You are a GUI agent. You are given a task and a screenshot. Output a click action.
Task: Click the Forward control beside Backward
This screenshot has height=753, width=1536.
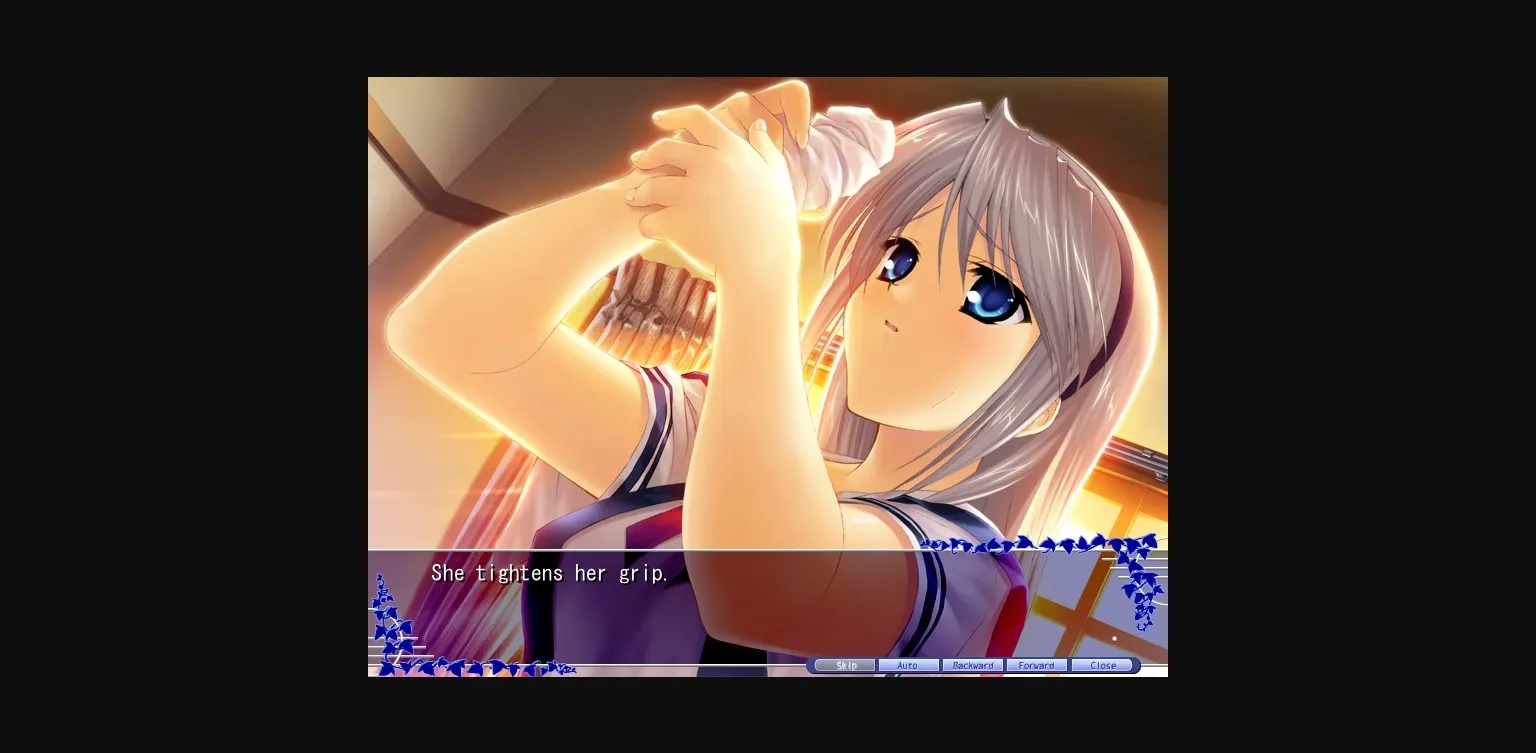(1035, 665)
